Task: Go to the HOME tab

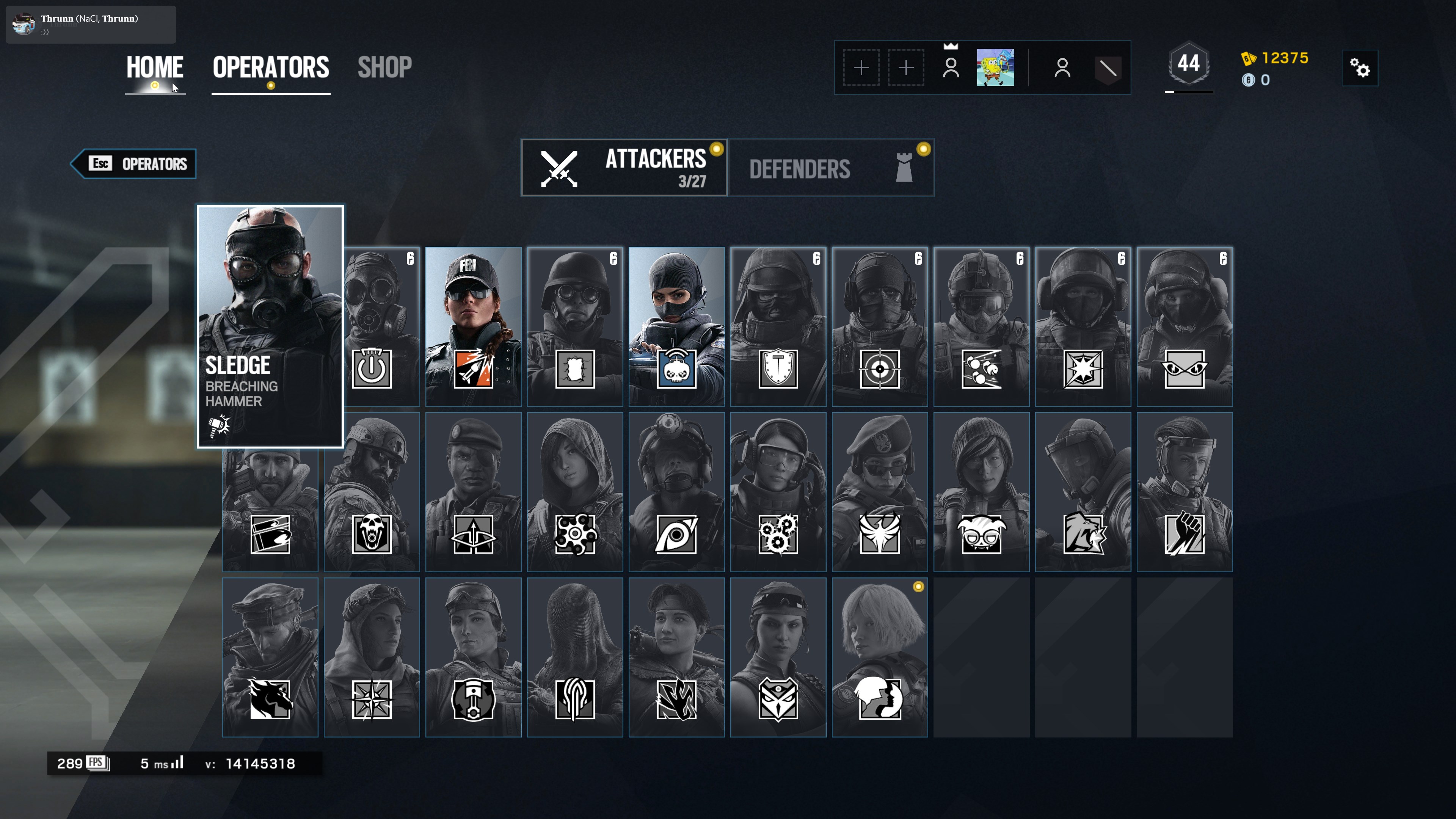Action: 154,68
